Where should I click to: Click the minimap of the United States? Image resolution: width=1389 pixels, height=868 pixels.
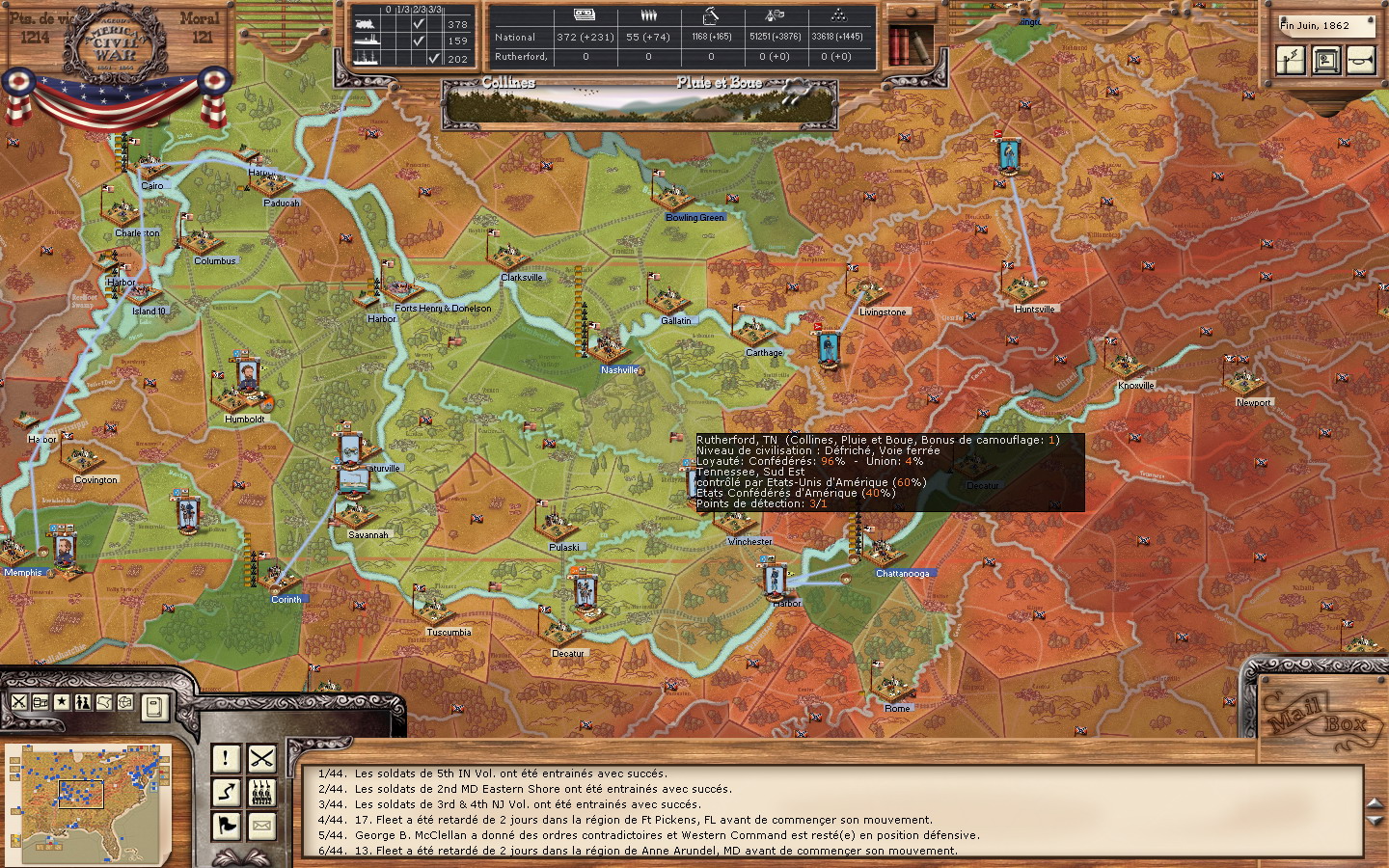pos(88,790)
